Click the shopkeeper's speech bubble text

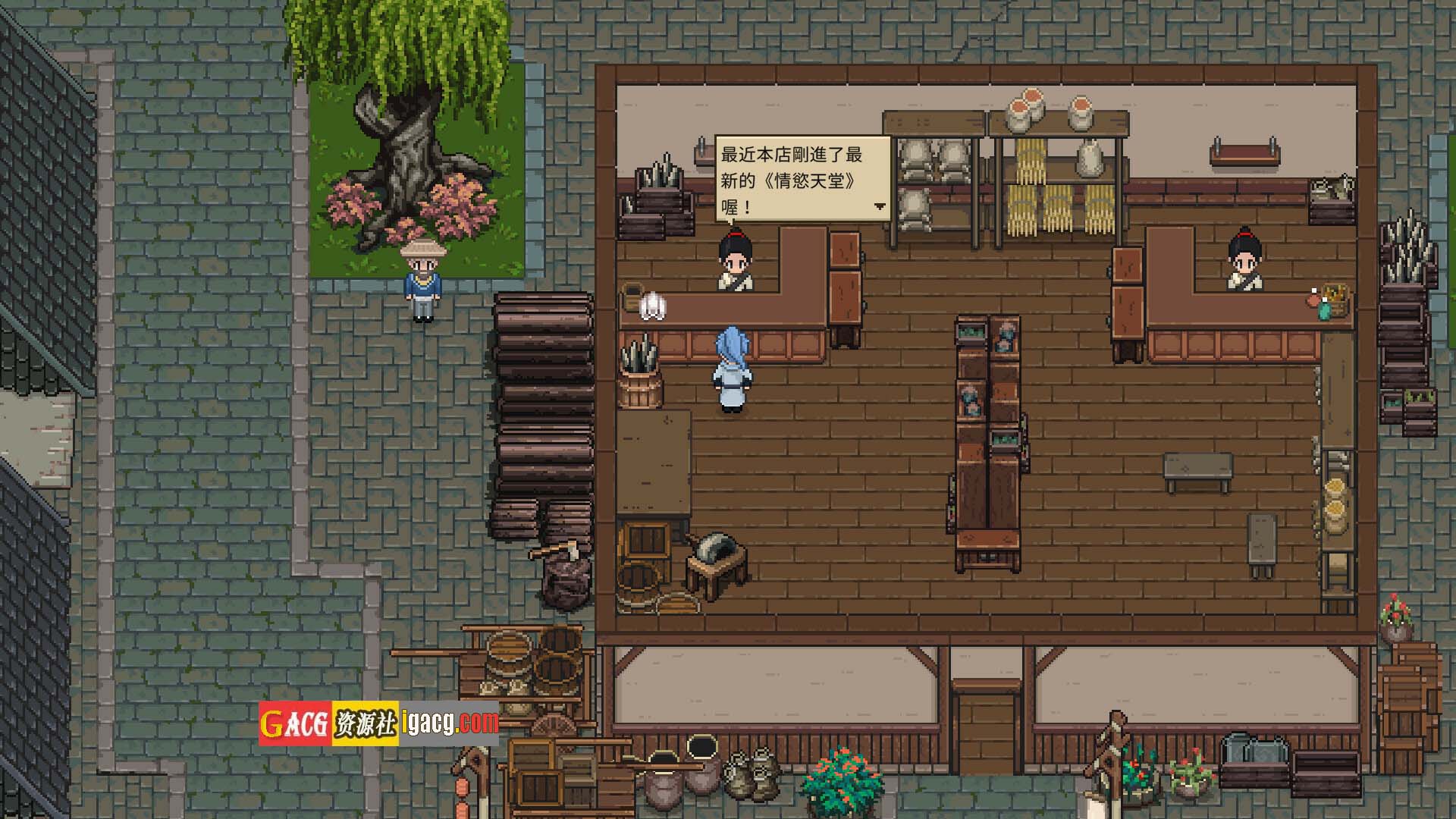791,180
